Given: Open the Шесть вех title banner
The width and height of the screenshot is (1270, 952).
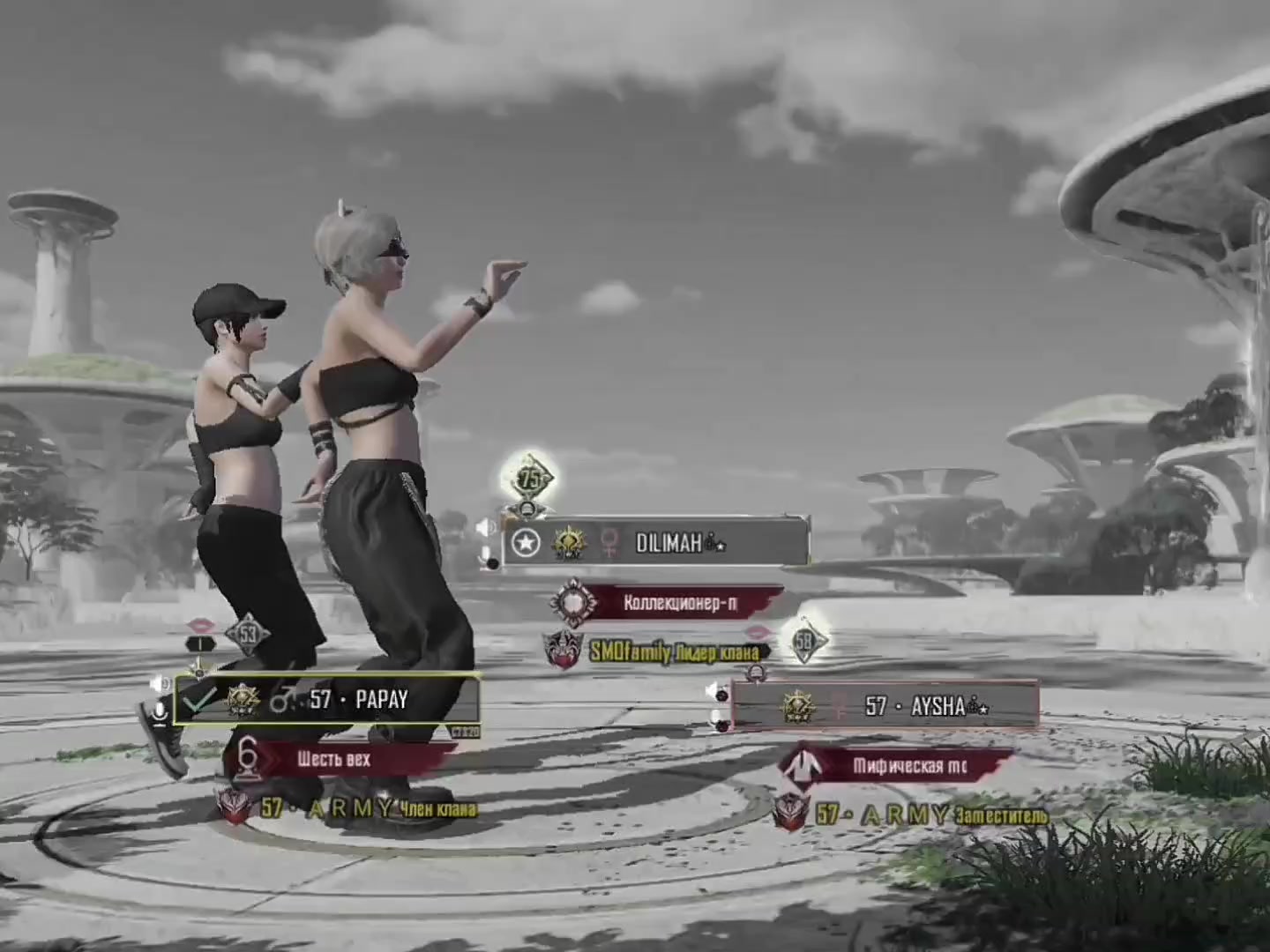Looking at the screenshot, I should point(333,759).
